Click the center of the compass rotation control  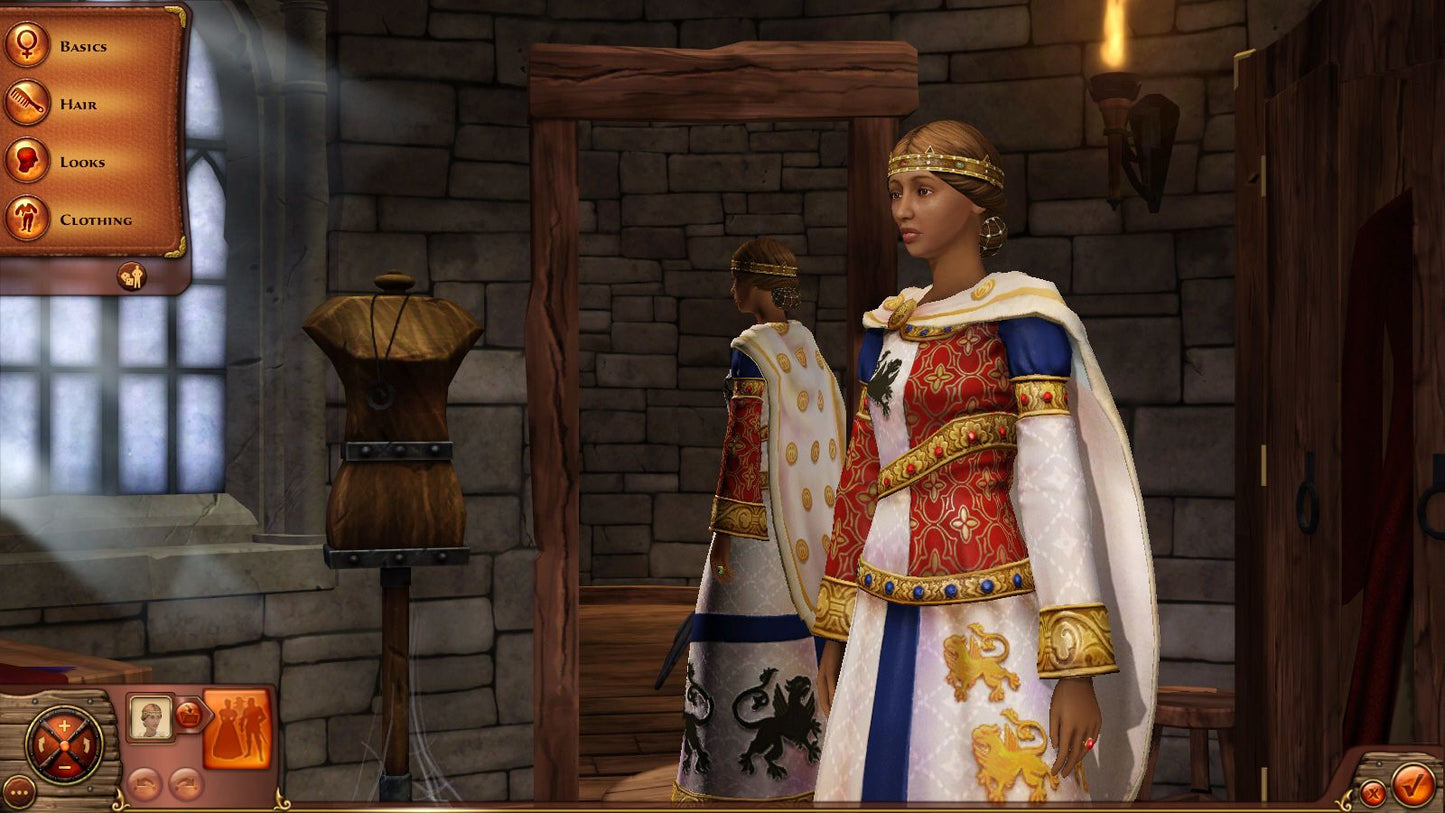pyautogui.click(x=65, y=746)
